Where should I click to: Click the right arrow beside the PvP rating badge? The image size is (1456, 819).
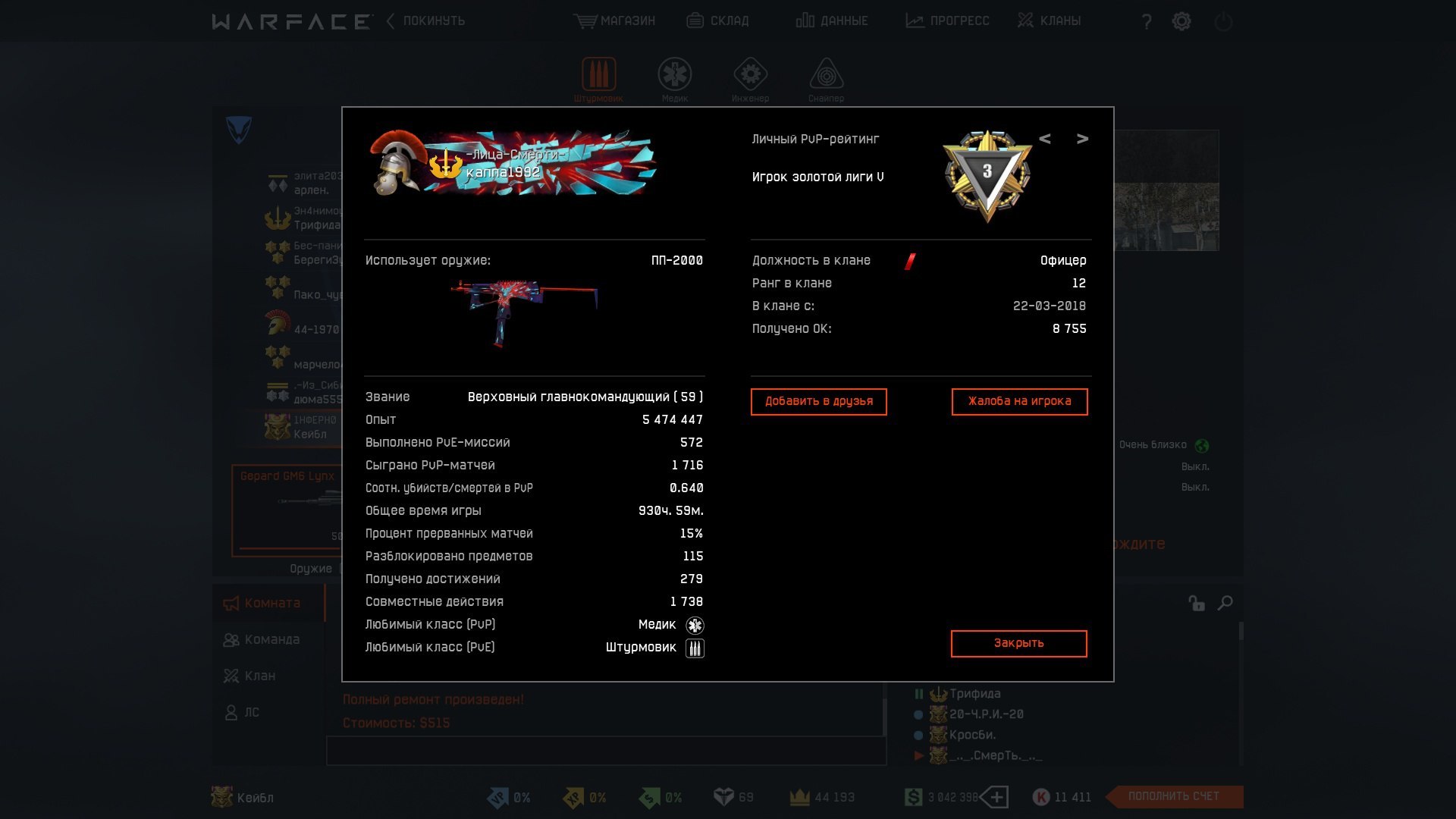click(1083, 139)
